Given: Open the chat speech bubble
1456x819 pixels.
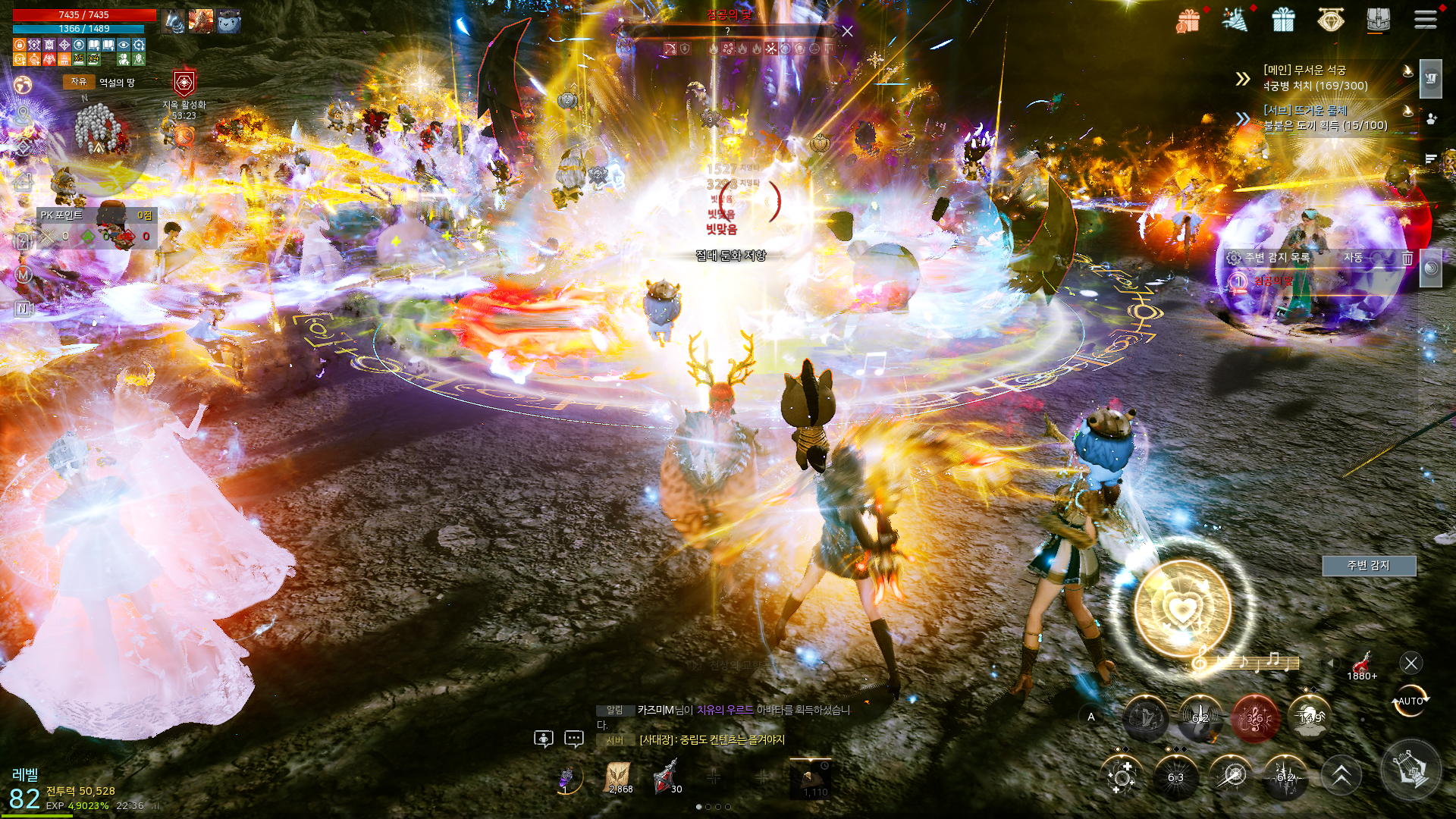Looking at the screenshot, I should [574, 738].
